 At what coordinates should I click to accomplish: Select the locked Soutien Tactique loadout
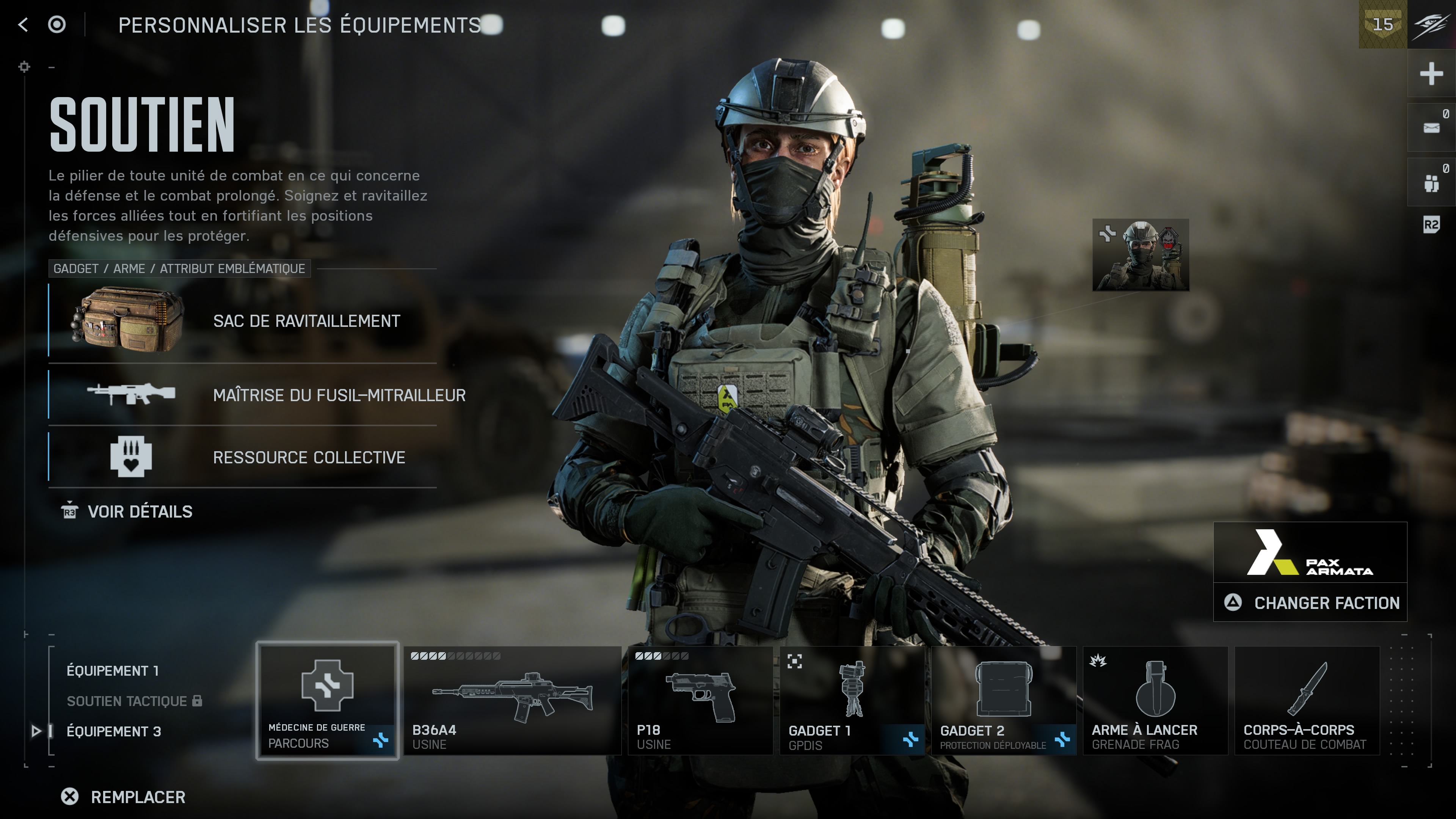click(x=127, y=701)
